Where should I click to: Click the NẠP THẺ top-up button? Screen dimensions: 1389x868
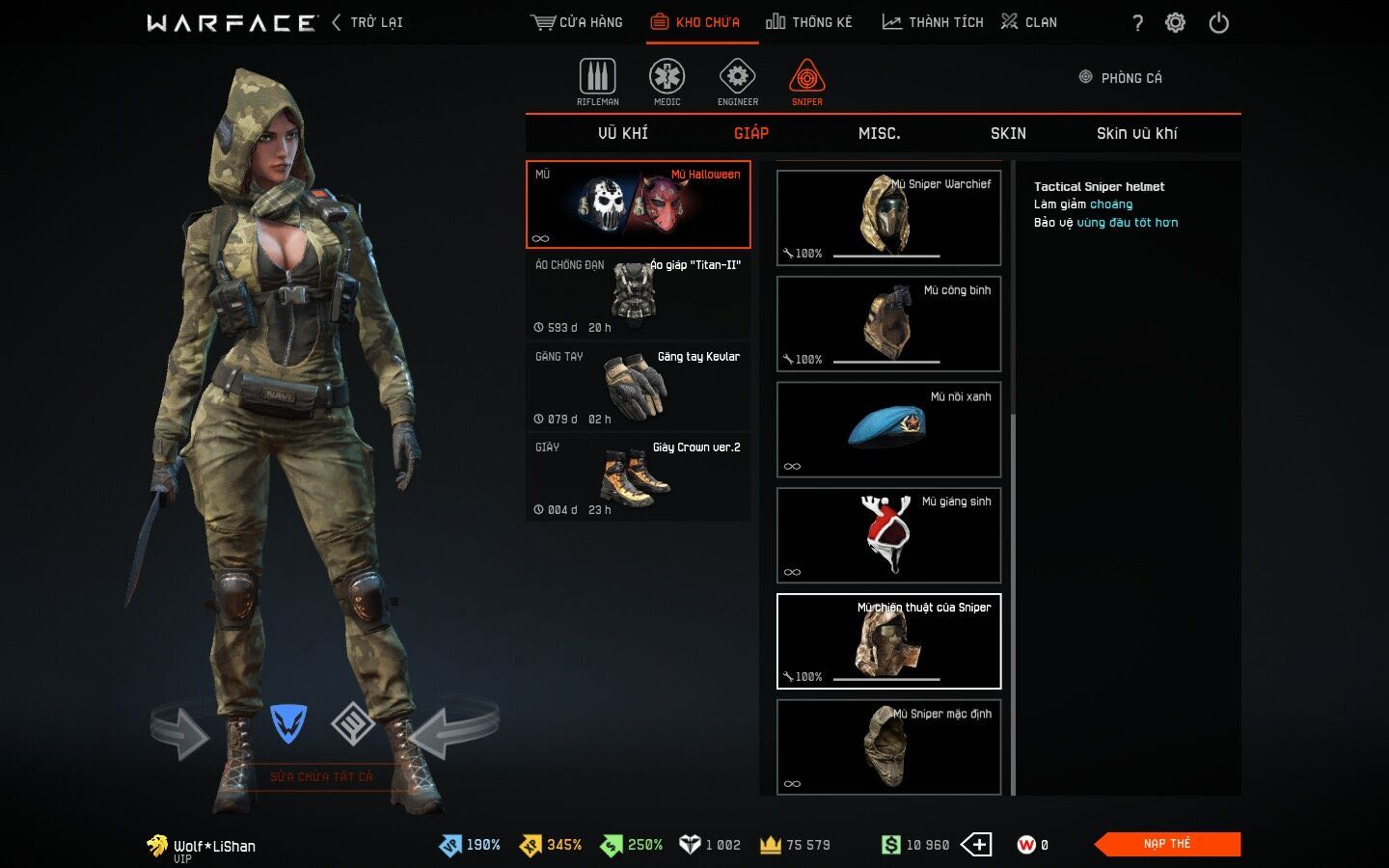(1167, 844)
